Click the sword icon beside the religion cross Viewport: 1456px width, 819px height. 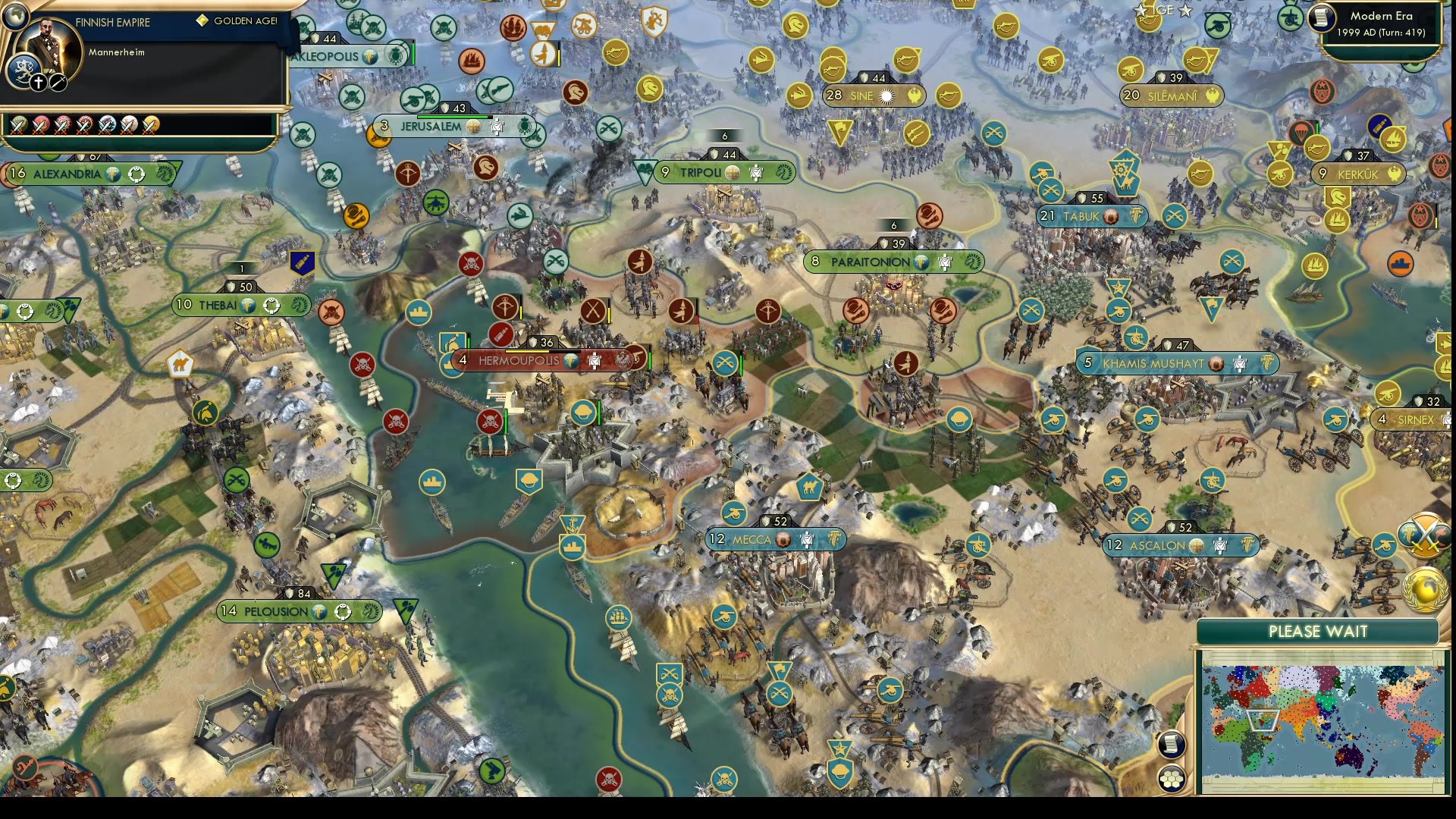(60, 82)
